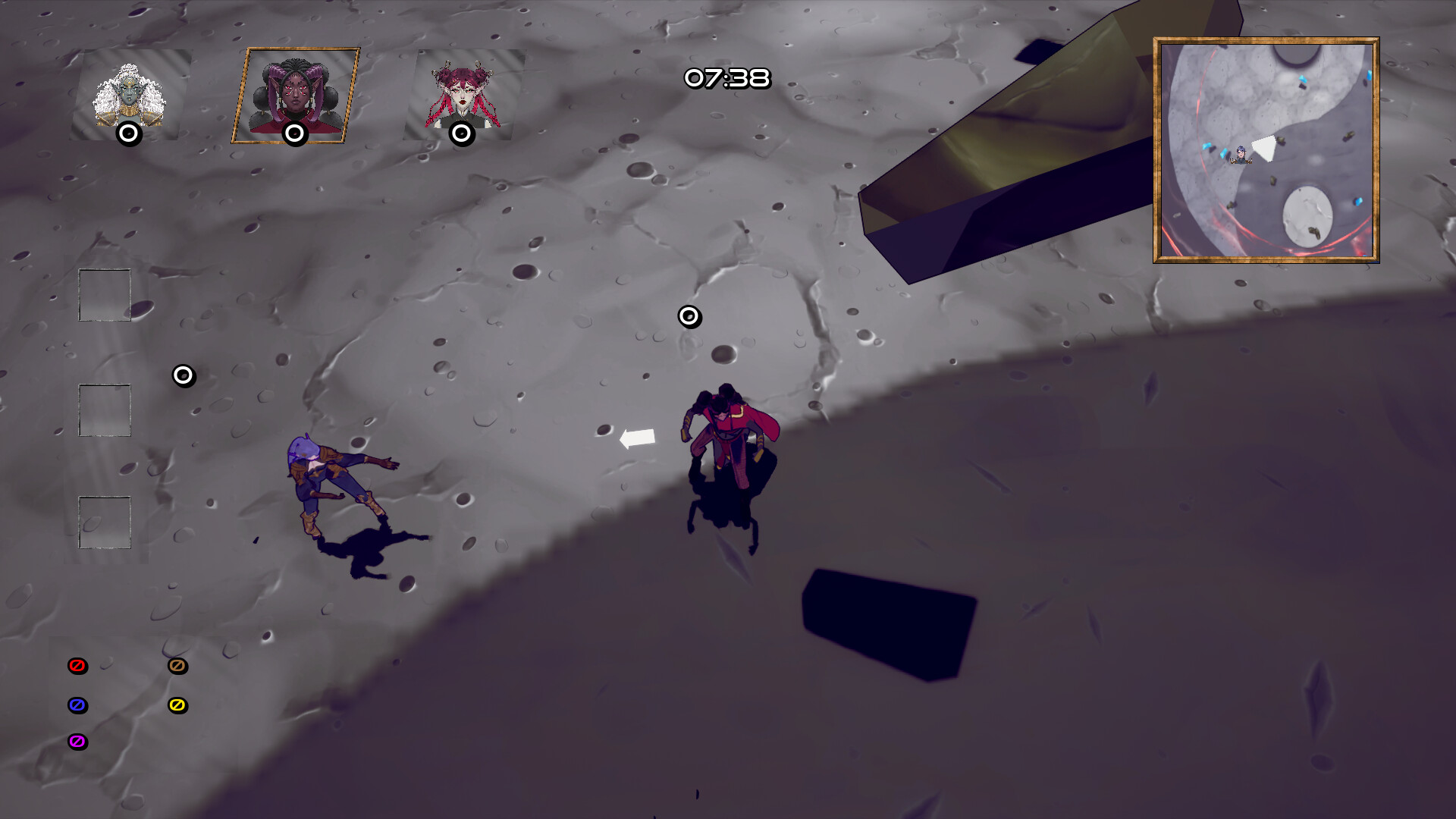Image resolution: width=1456 pixels, height=819 pixels.
Task: Select the orange prohibition status icon
Action: (x=177, y=666)
